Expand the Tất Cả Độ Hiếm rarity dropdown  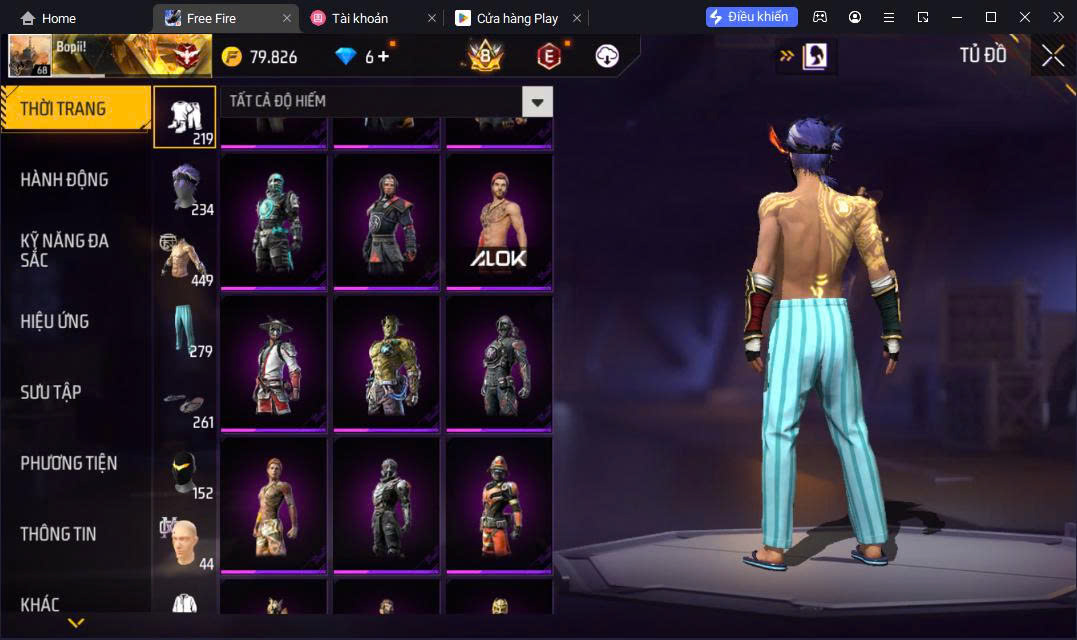tap(537, 101)
